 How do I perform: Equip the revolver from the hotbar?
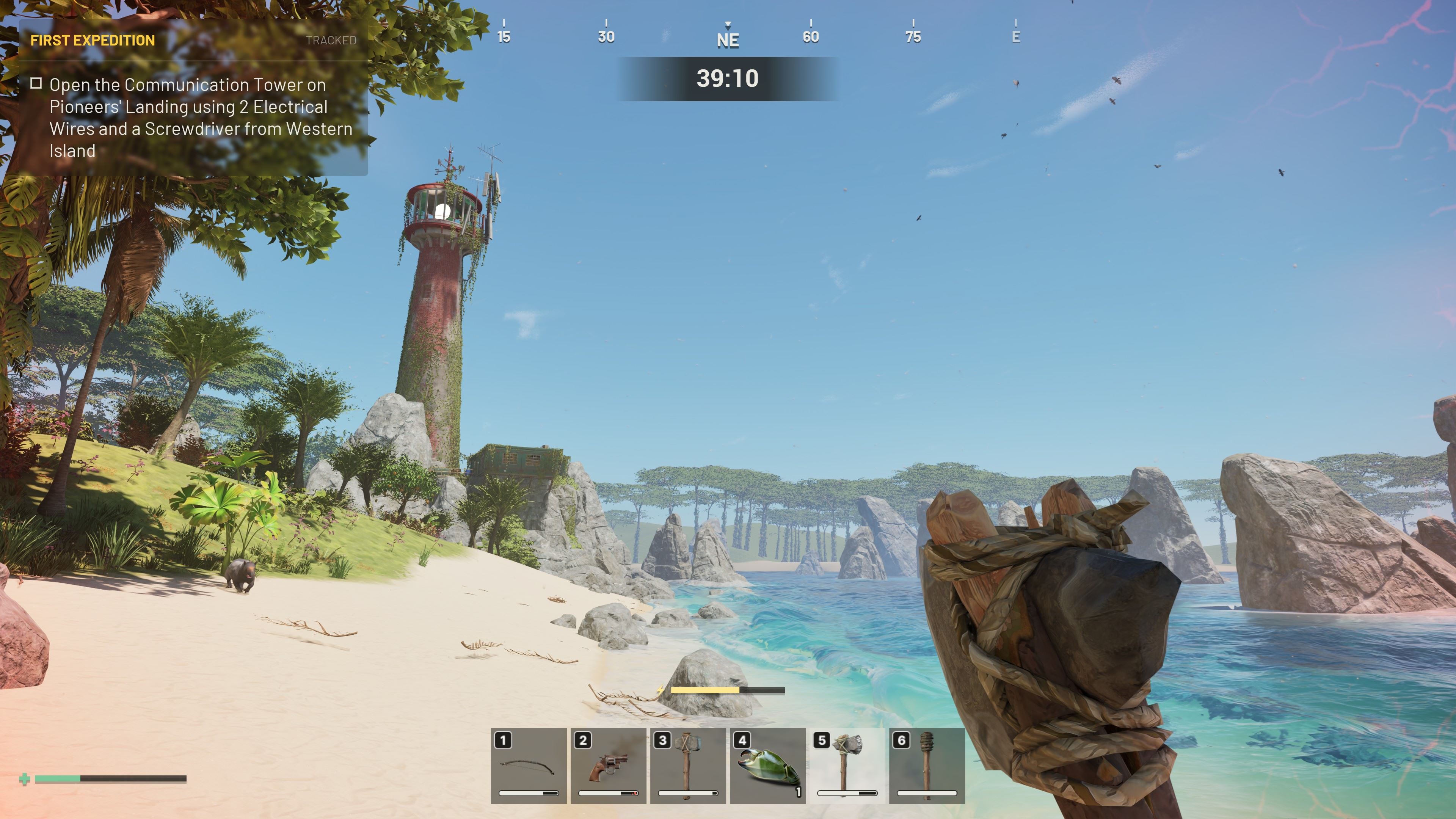click(x=608, y=765)
